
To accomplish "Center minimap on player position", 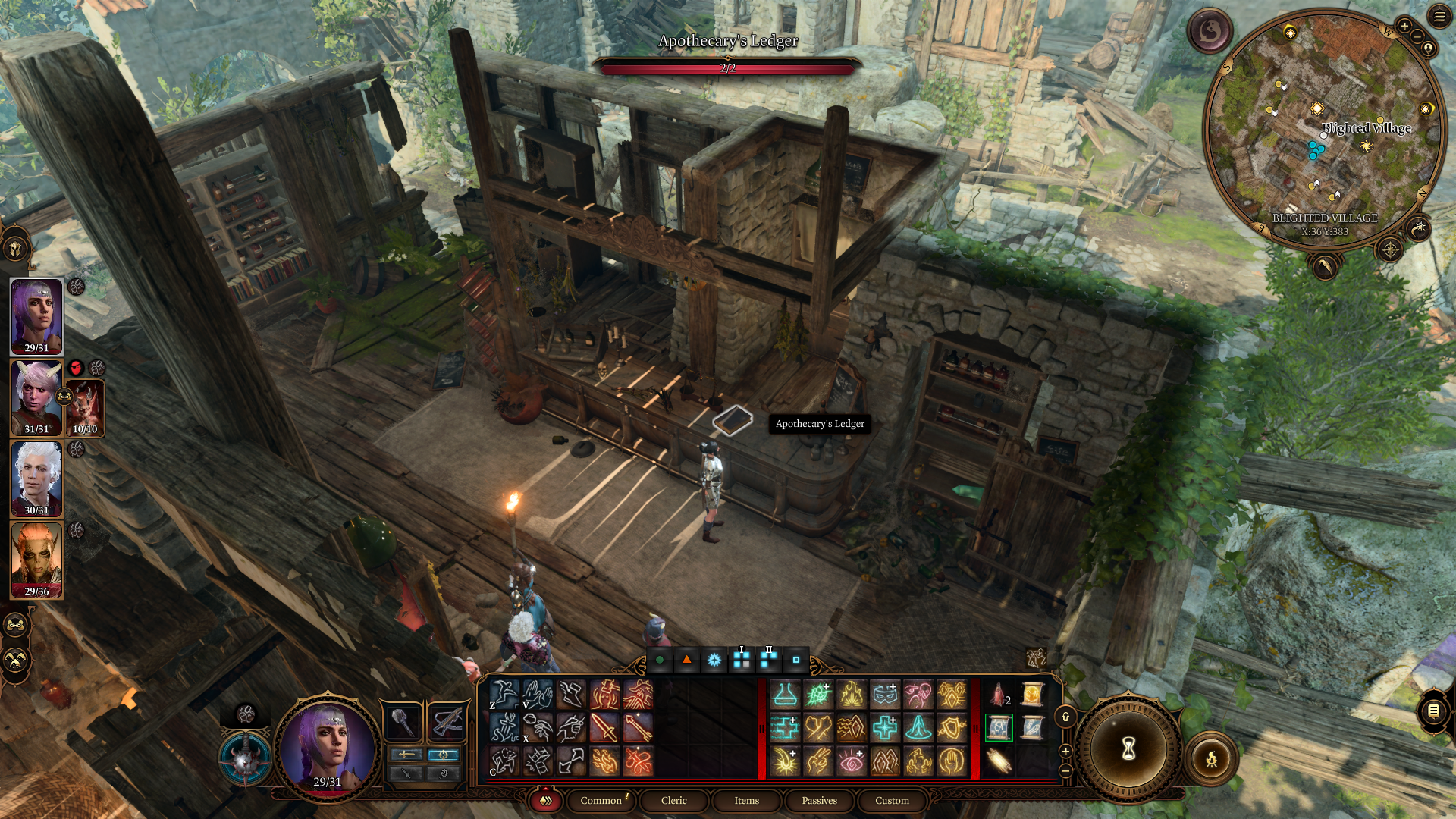I will point(1427,48).
